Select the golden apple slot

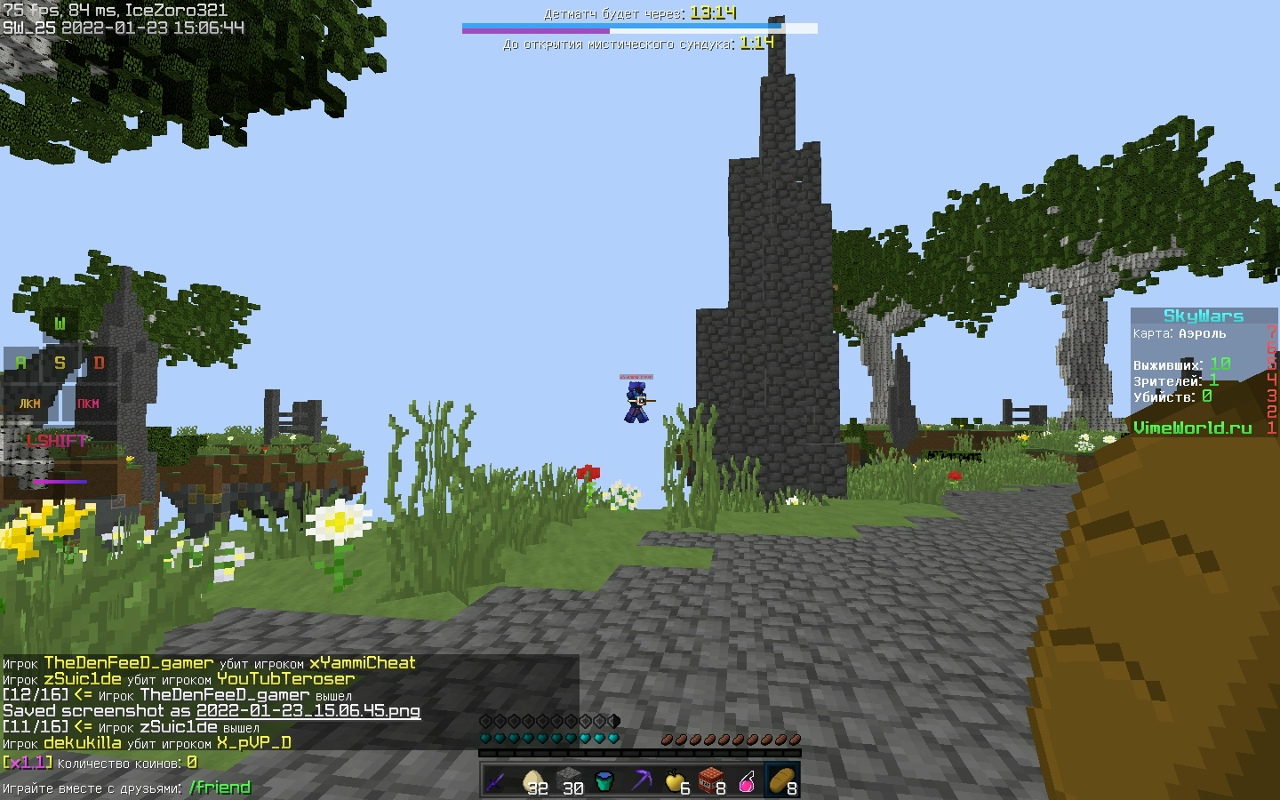[676, 781]
